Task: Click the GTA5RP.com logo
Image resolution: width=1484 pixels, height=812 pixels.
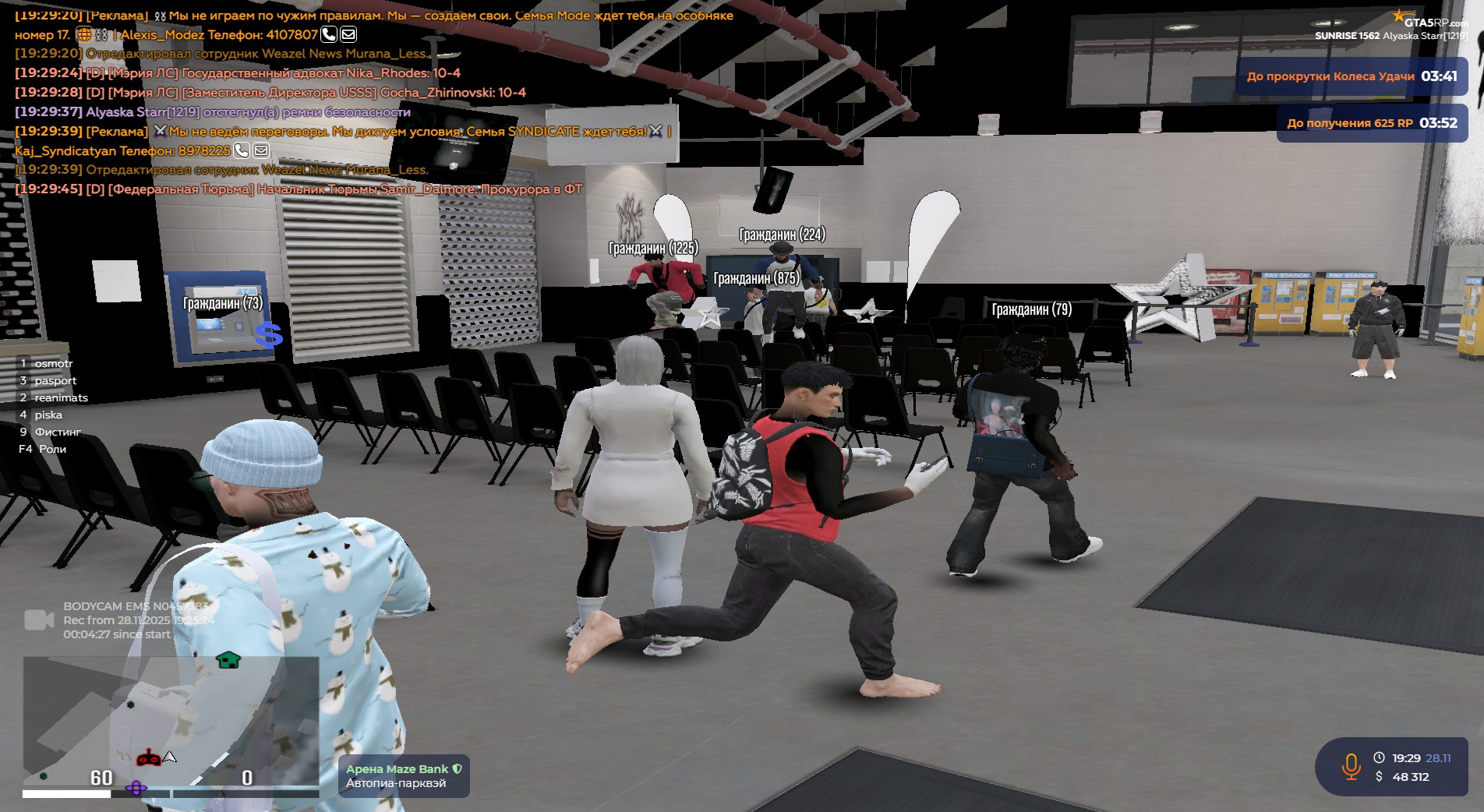Action: tap(1431, 21)
